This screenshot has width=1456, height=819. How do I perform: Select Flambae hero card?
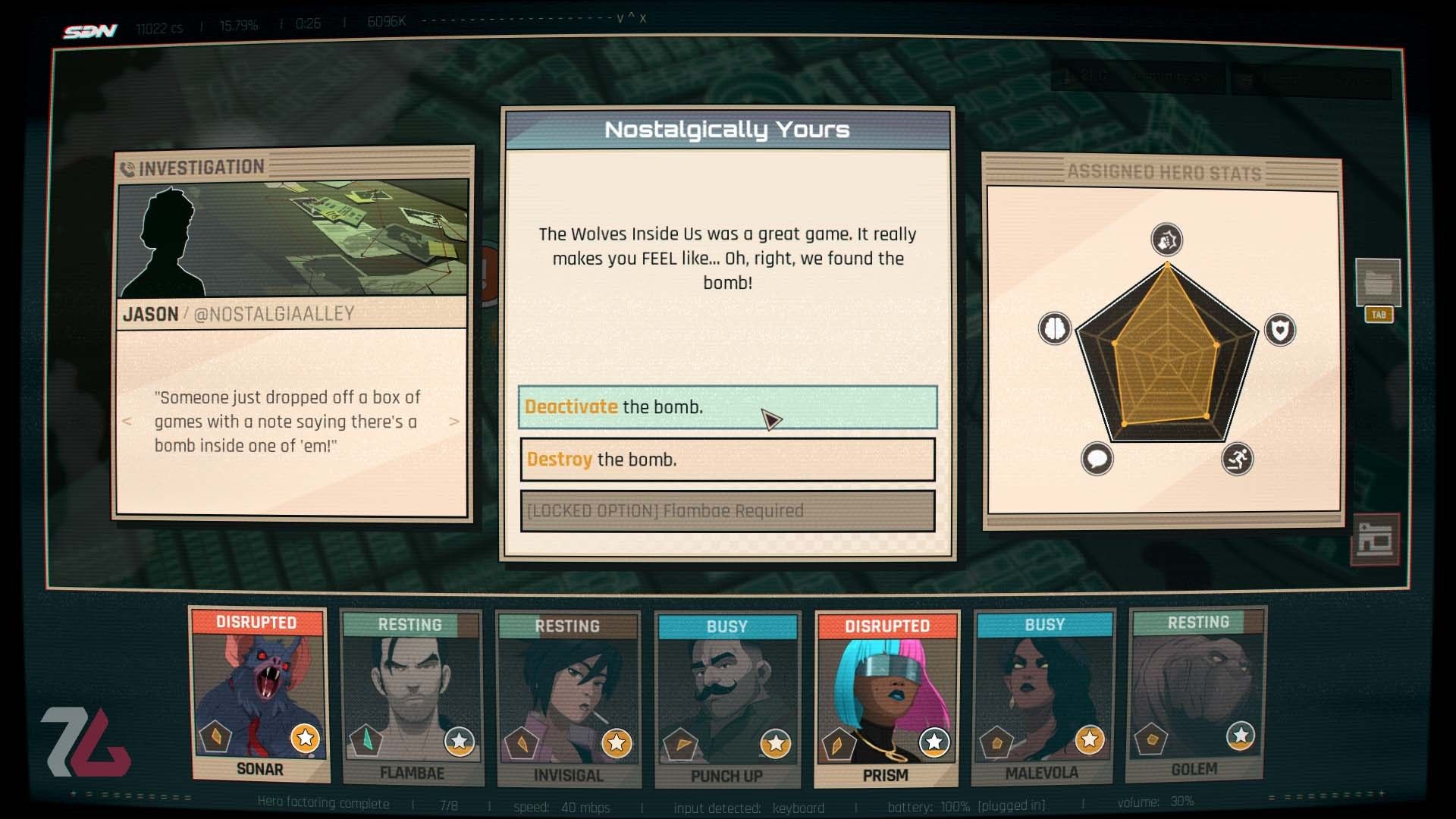pos(412,698)
